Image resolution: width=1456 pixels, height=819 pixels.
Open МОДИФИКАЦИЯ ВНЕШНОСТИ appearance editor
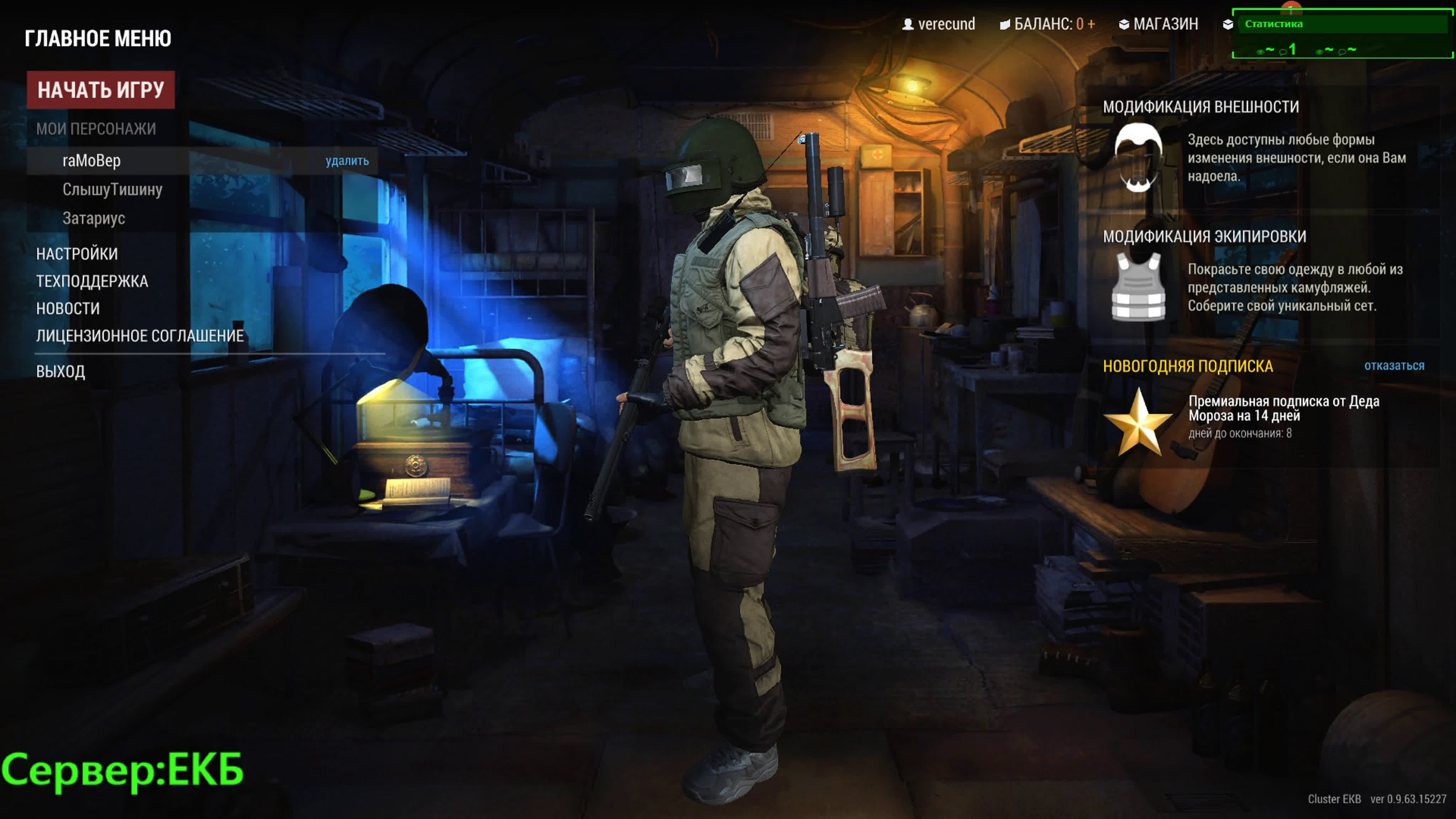pos(1200,107)
